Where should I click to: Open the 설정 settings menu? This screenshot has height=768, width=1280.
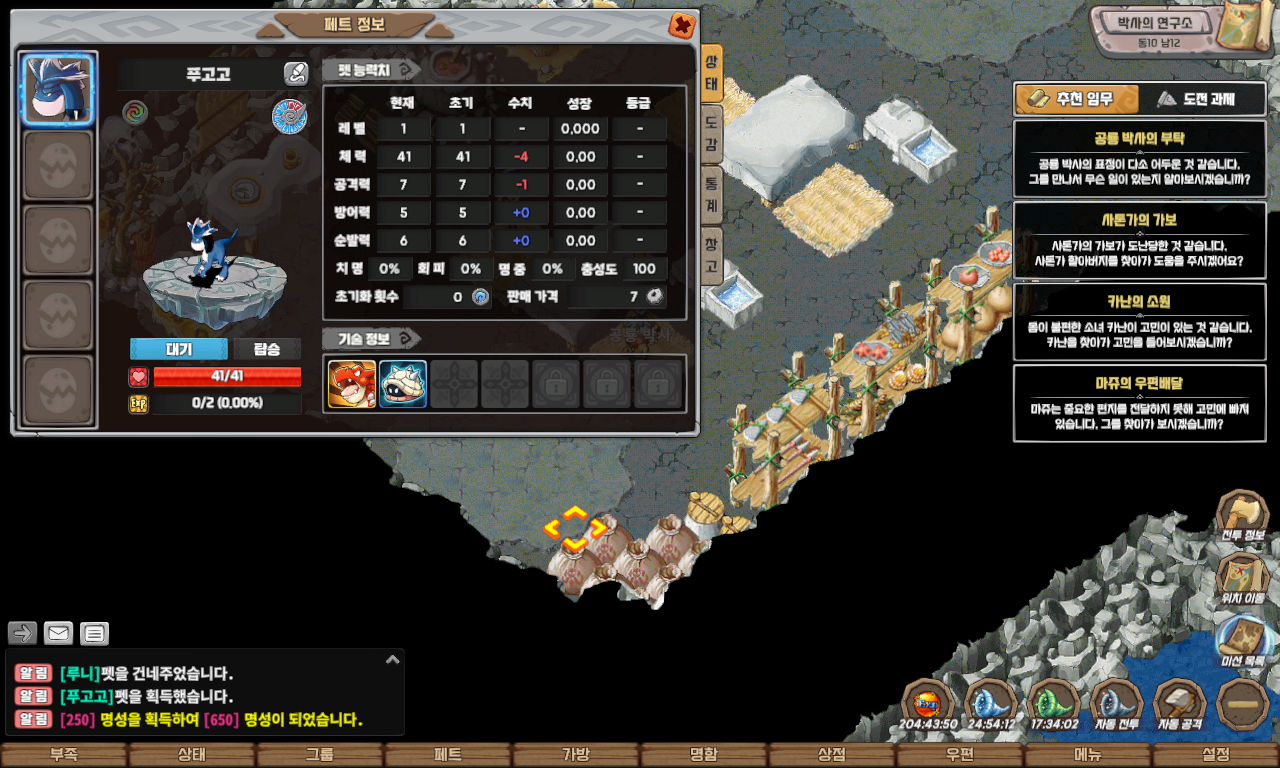[1216, 755]
